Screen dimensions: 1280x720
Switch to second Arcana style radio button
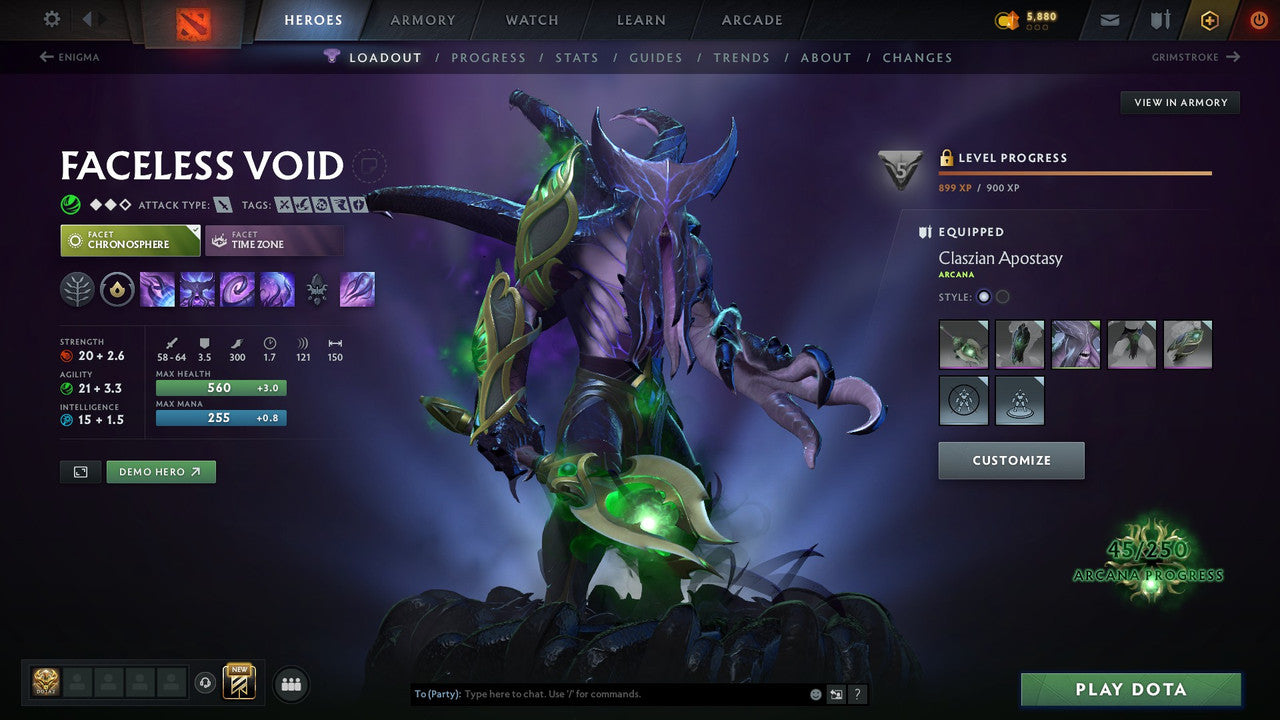(1002, 296)
